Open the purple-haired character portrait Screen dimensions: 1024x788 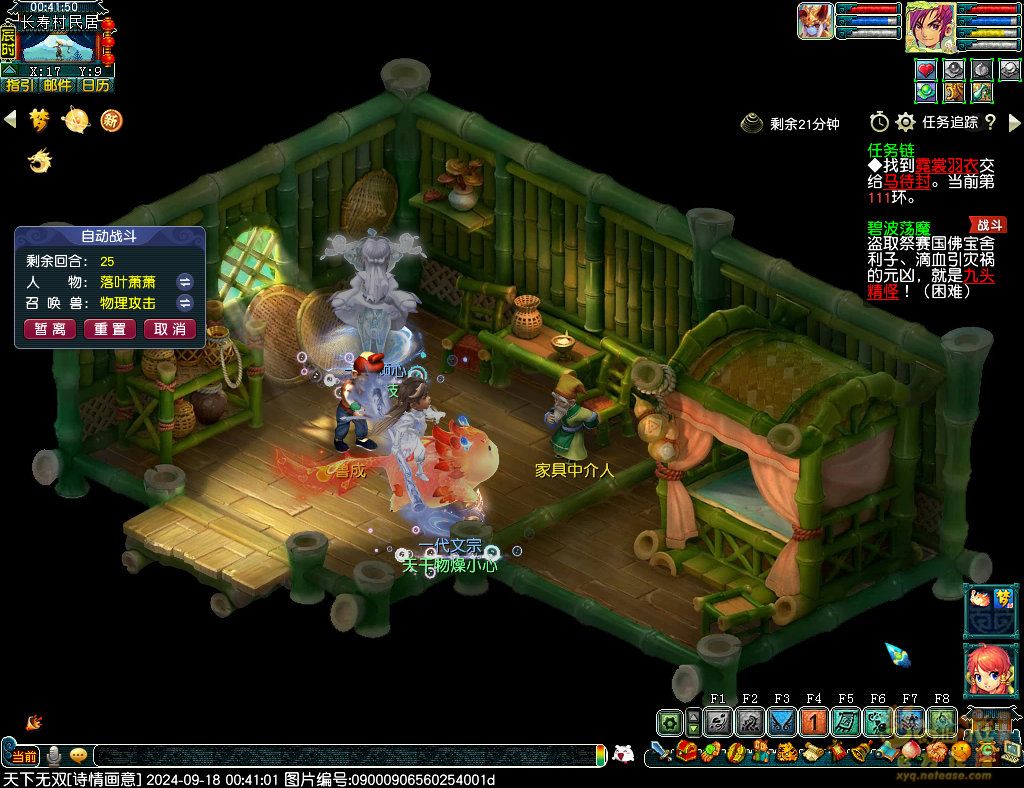pos(930,27)
